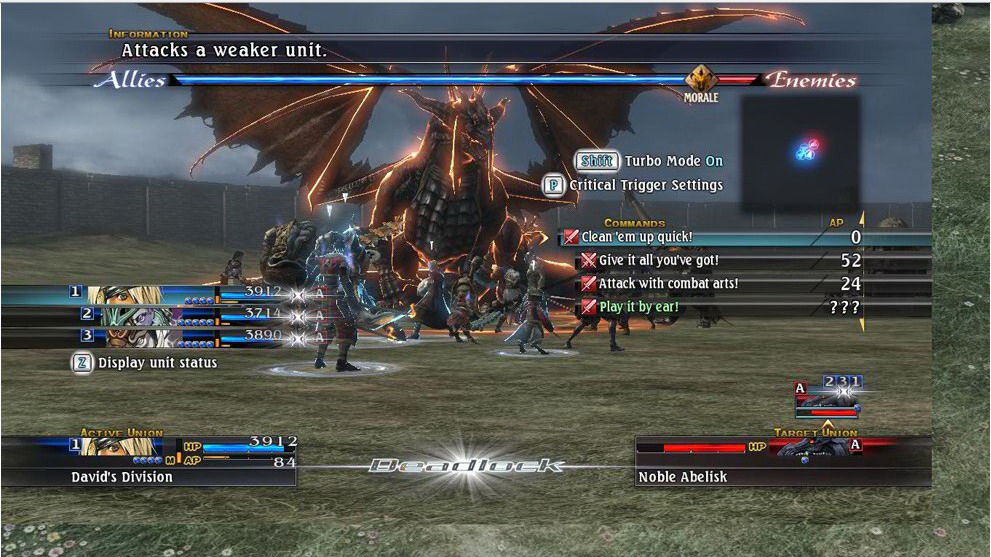Click the battlefield minimap
The width and height of the screenshot is (991, 557).
(x=801, y=152)
